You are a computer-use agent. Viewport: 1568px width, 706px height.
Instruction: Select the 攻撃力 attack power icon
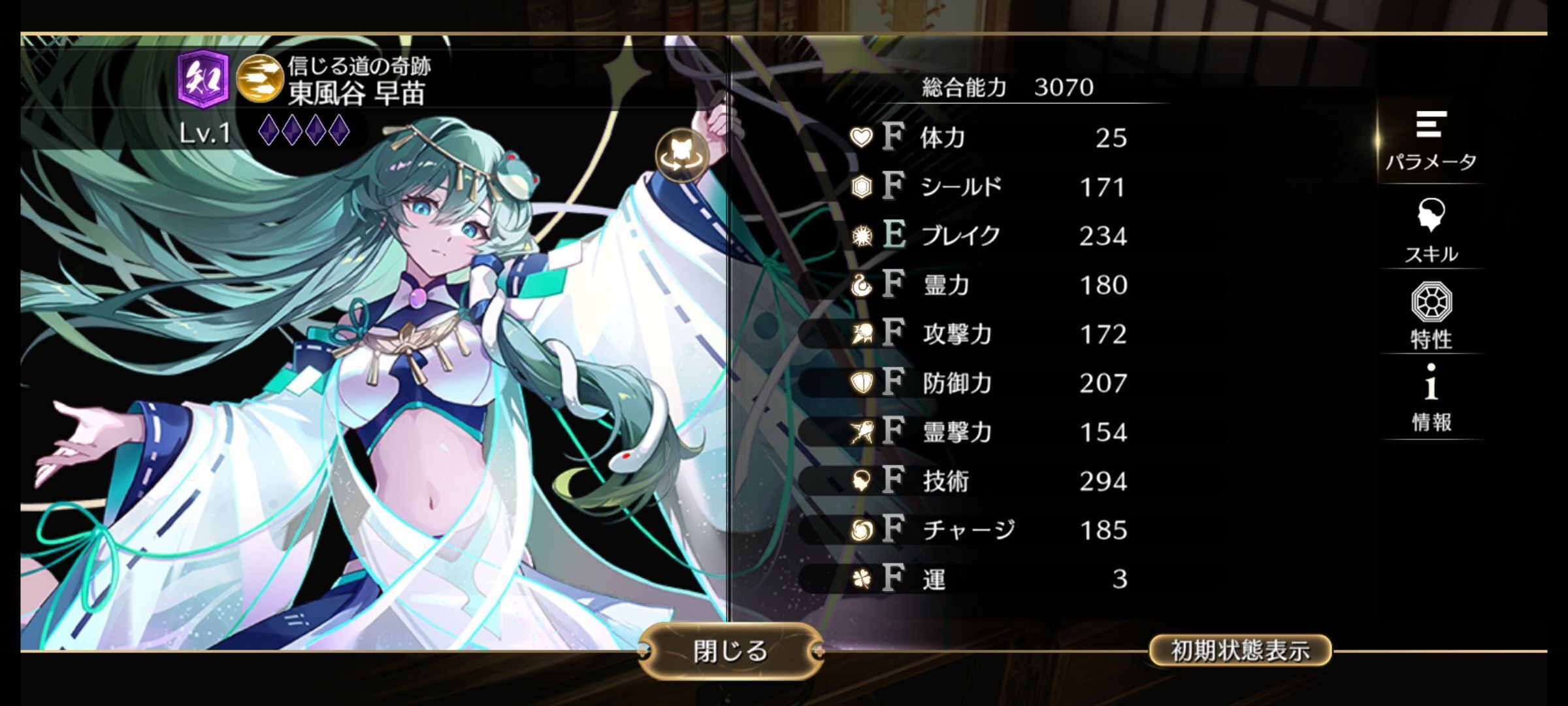pyautogui.click(x=862, y=335)
